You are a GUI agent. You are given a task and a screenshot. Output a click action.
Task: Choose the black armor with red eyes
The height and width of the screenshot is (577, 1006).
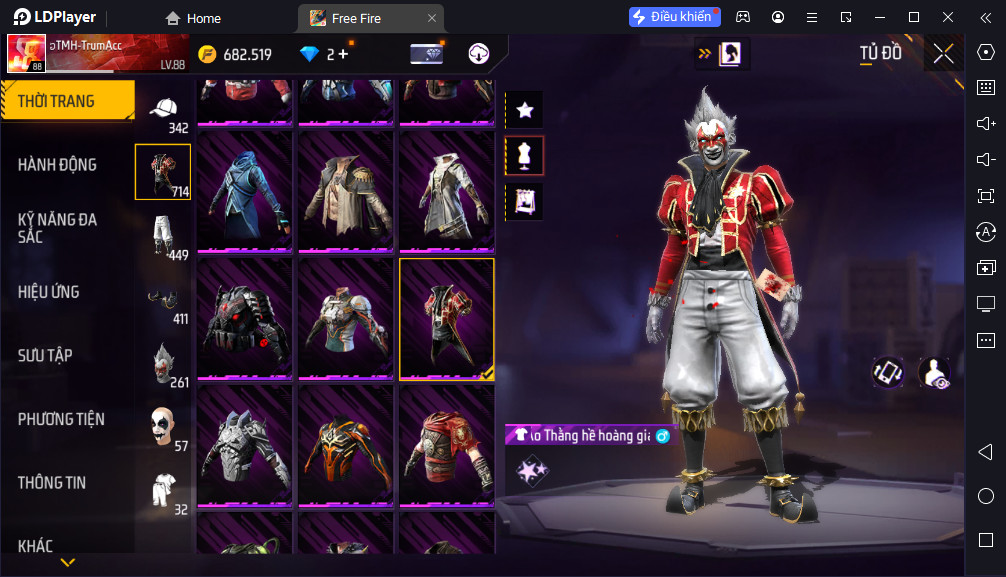(245, 319)
